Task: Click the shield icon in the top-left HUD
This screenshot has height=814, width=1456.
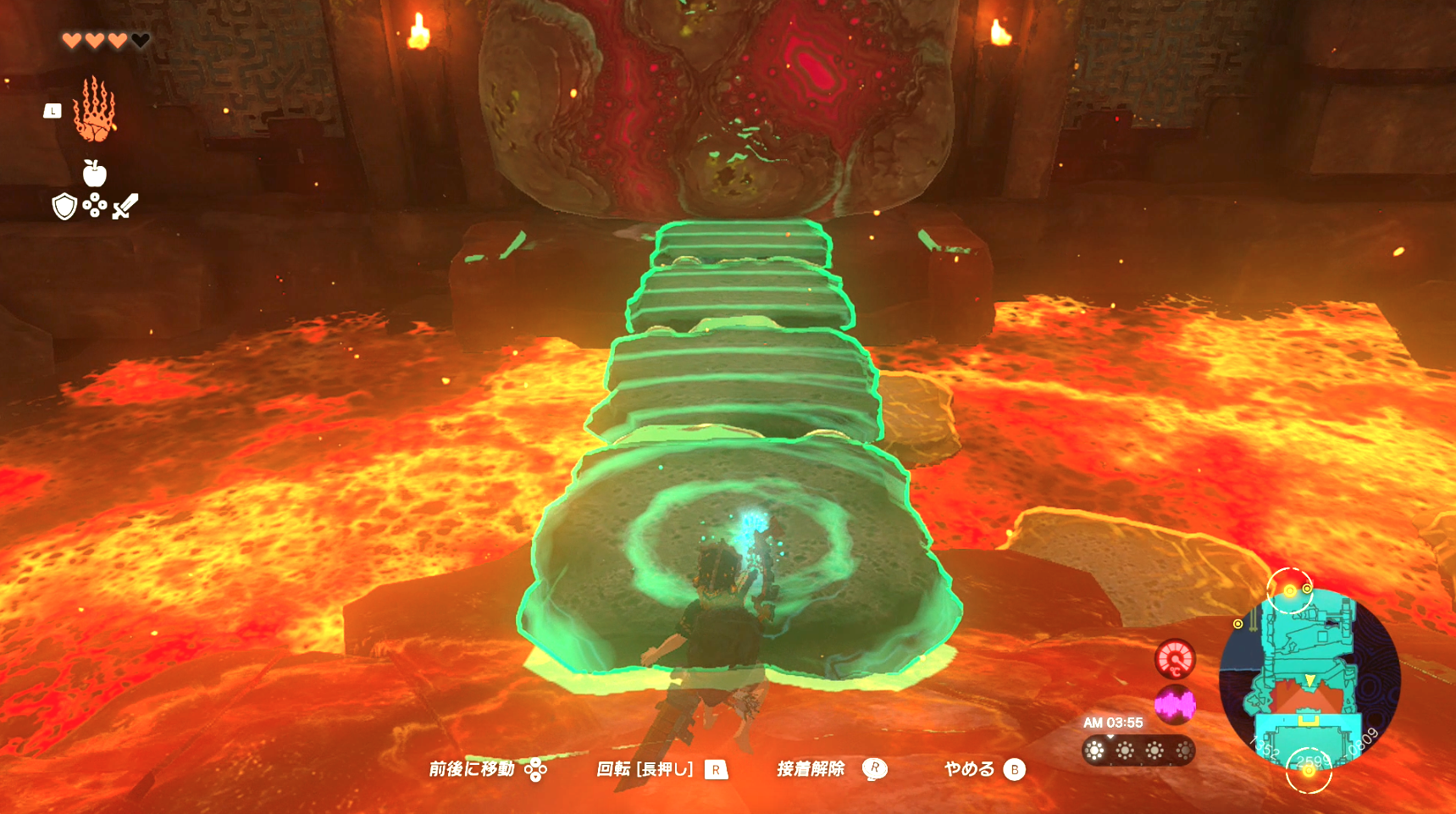Action: tap(64, 206)
